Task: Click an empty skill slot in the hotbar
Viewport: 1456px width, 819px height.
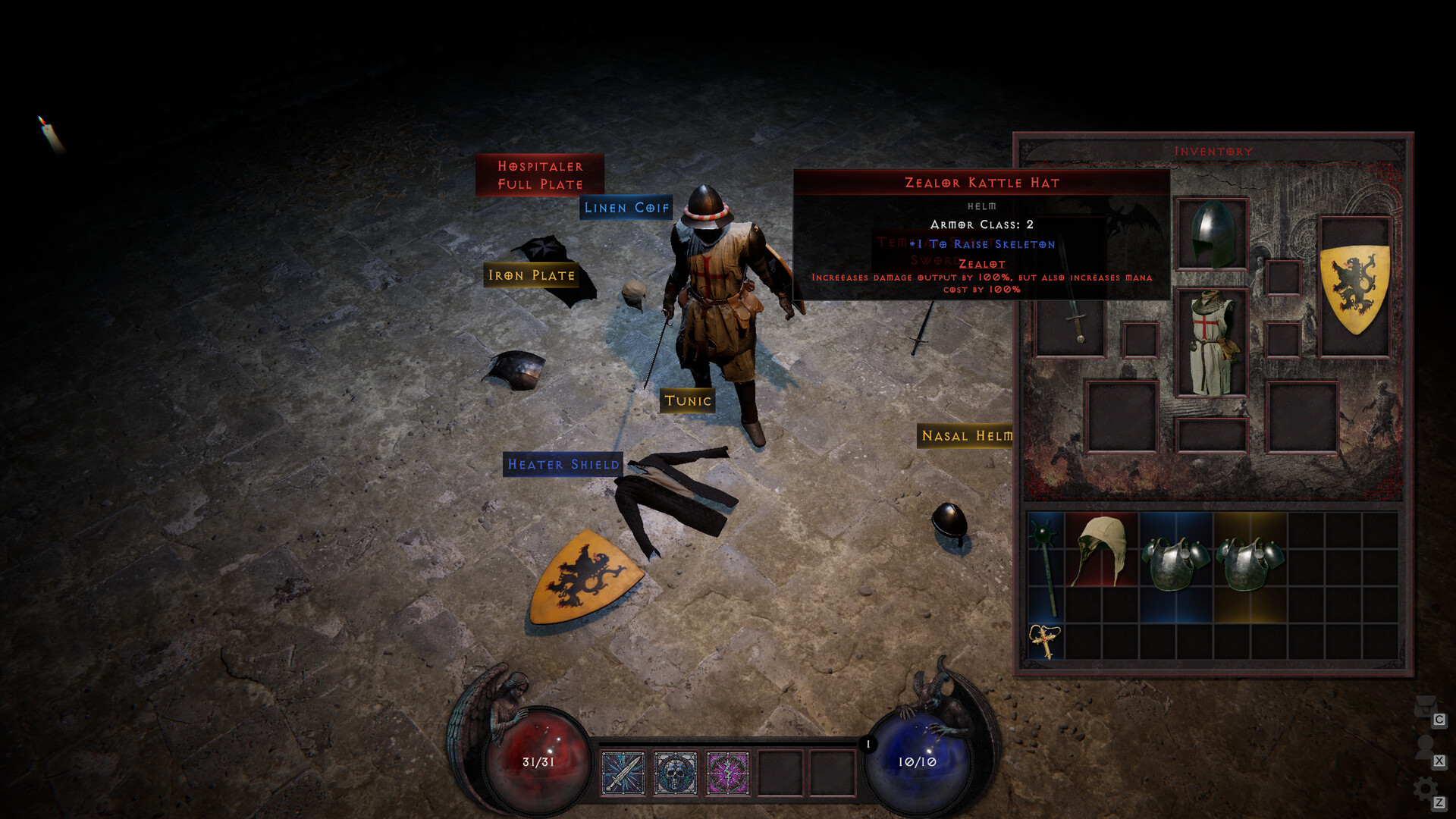Action: pos(781,773)
